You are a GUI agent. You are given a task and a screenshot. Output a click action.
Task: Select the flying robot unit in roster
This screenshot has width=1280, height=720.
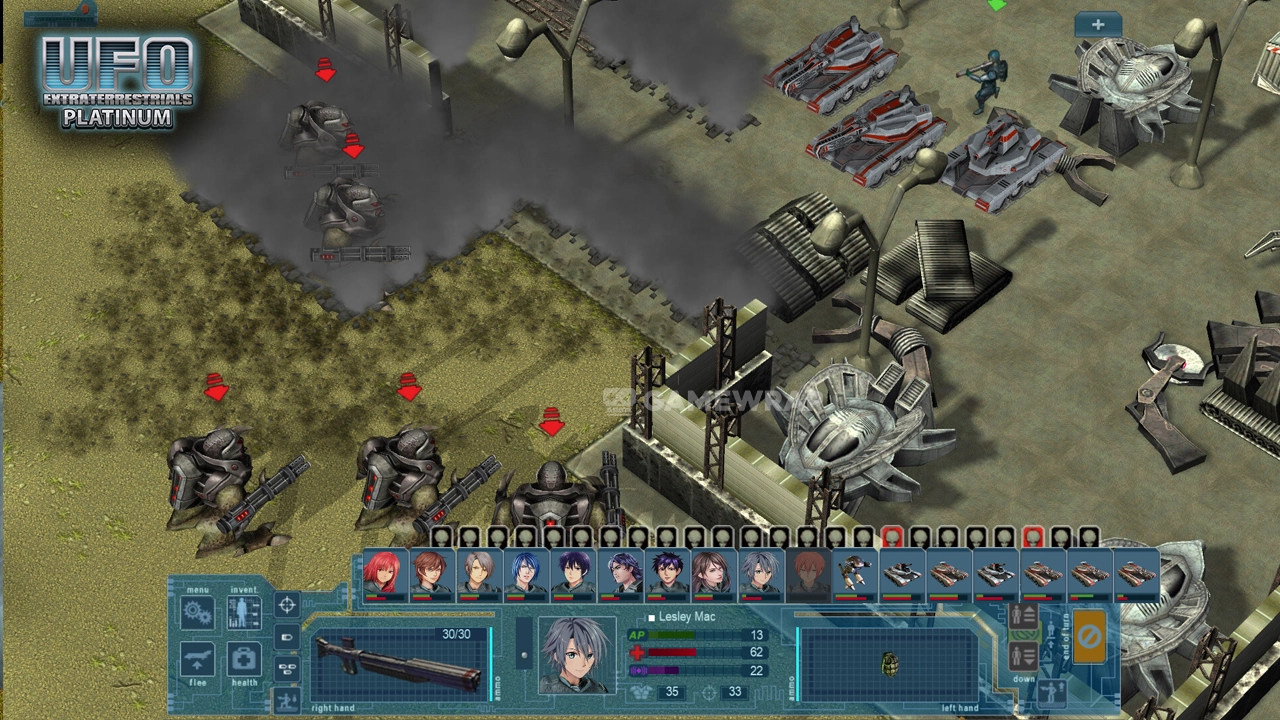tap(854, 574)
